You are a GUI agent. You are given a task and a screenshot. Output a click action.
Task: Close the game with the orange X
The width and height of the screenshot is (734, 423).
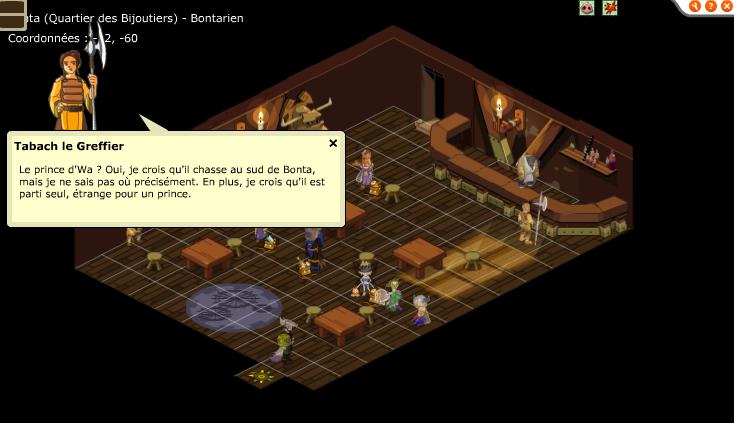click(725, 6)
